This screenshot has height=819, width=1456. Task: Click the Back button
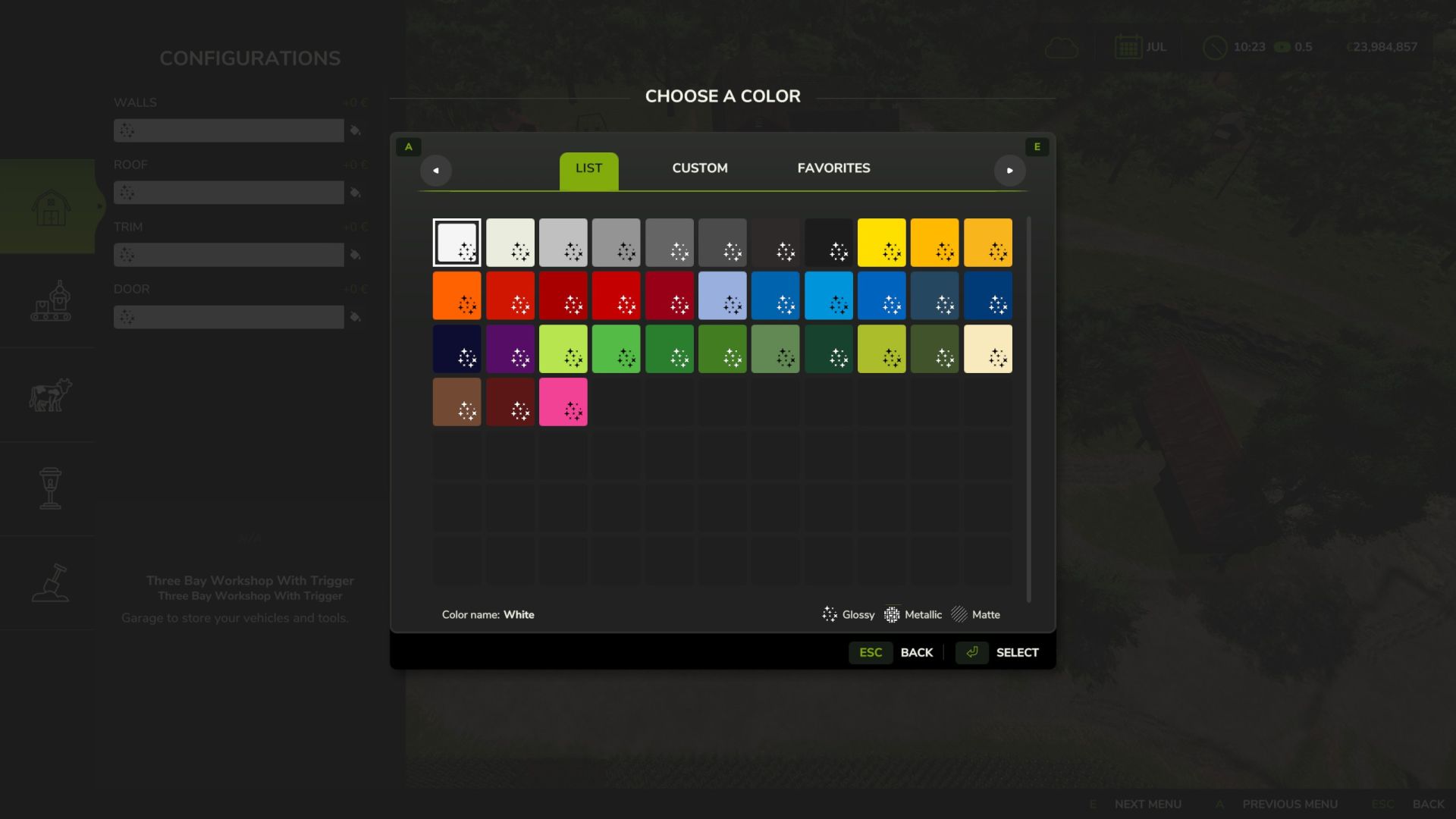tap(916, 653)
